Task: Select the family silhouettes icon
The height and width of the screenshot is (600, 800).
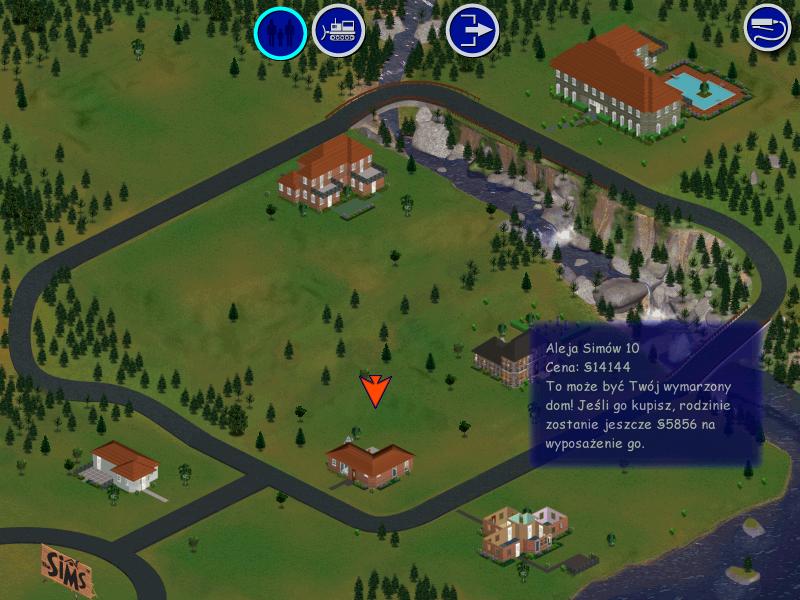Action: pyautogui.click(x=280, y=32)
